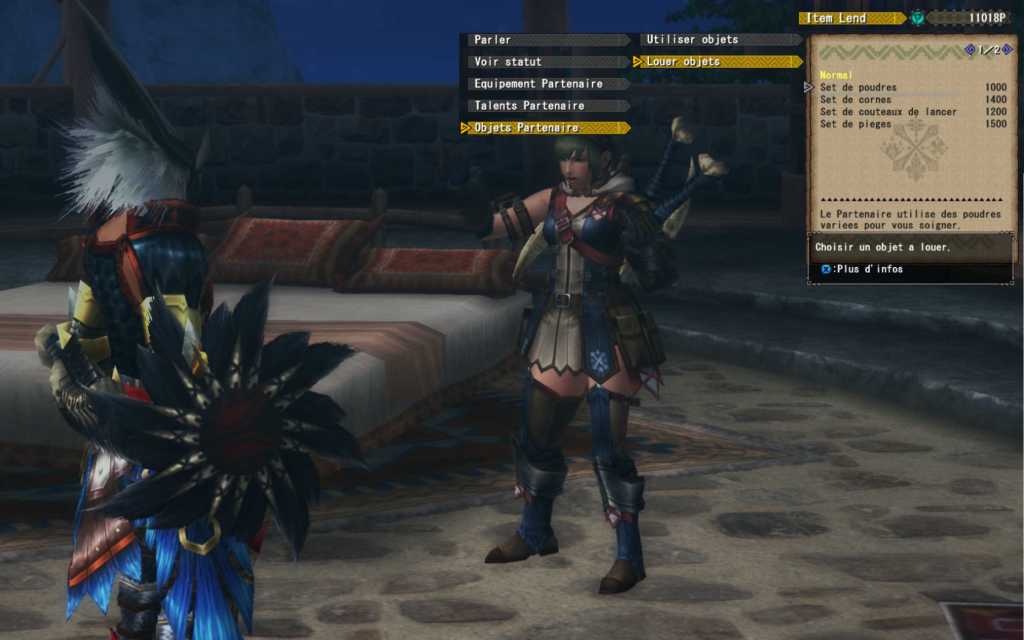Choose the Utiliser objets submenu option
The image size is (1024, 640).
tap(718, 40)
